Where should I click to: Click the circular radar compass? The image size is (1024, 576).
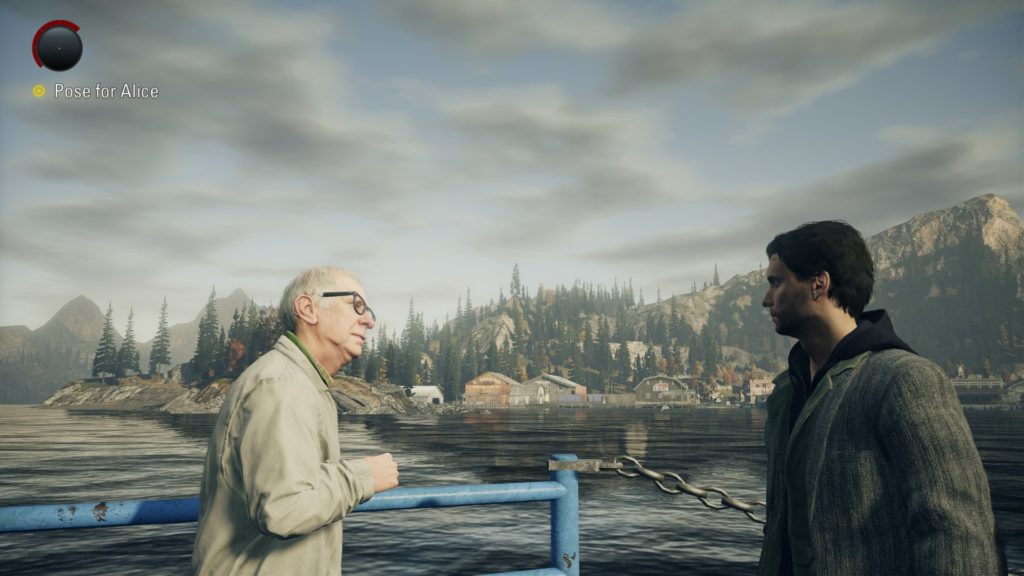tap(57, 46)
